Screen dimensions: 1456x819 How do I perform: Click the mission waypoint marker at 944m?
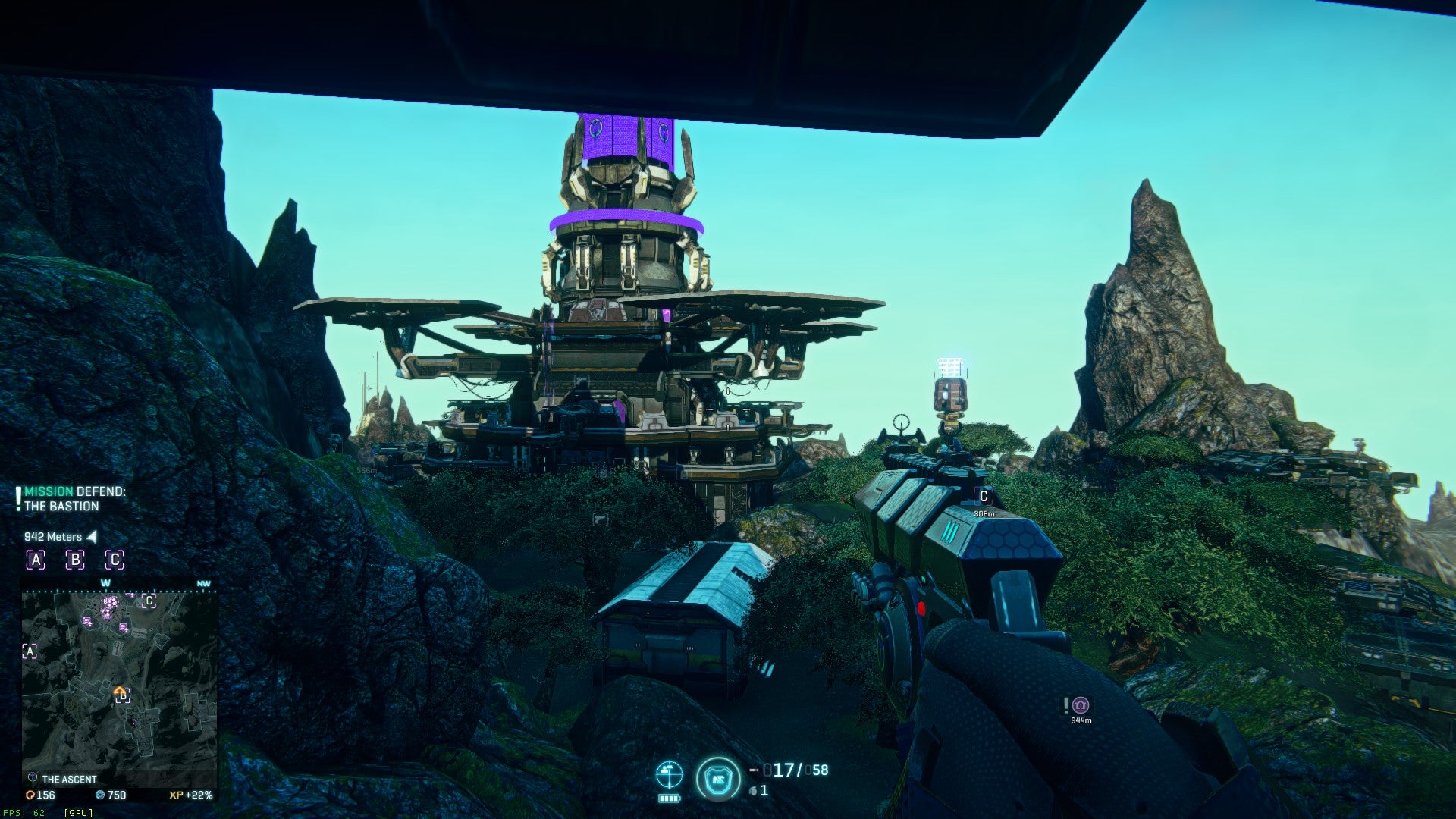[x=1081, y=706]
